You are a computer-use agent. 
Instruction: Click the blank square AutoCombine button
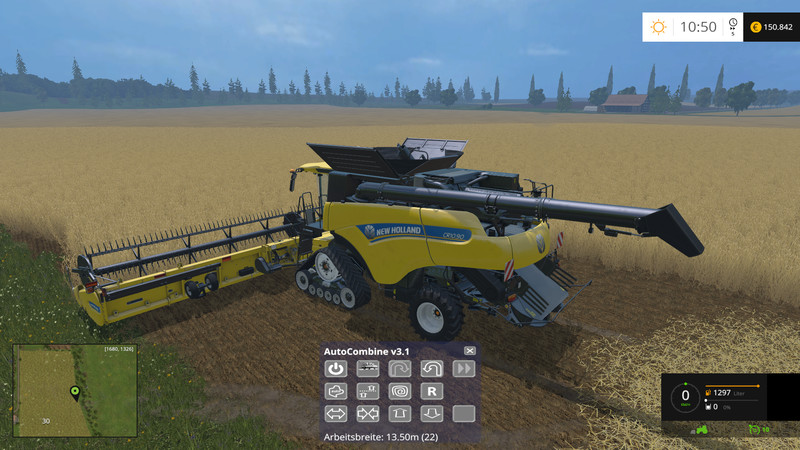[x=463, y=413]
